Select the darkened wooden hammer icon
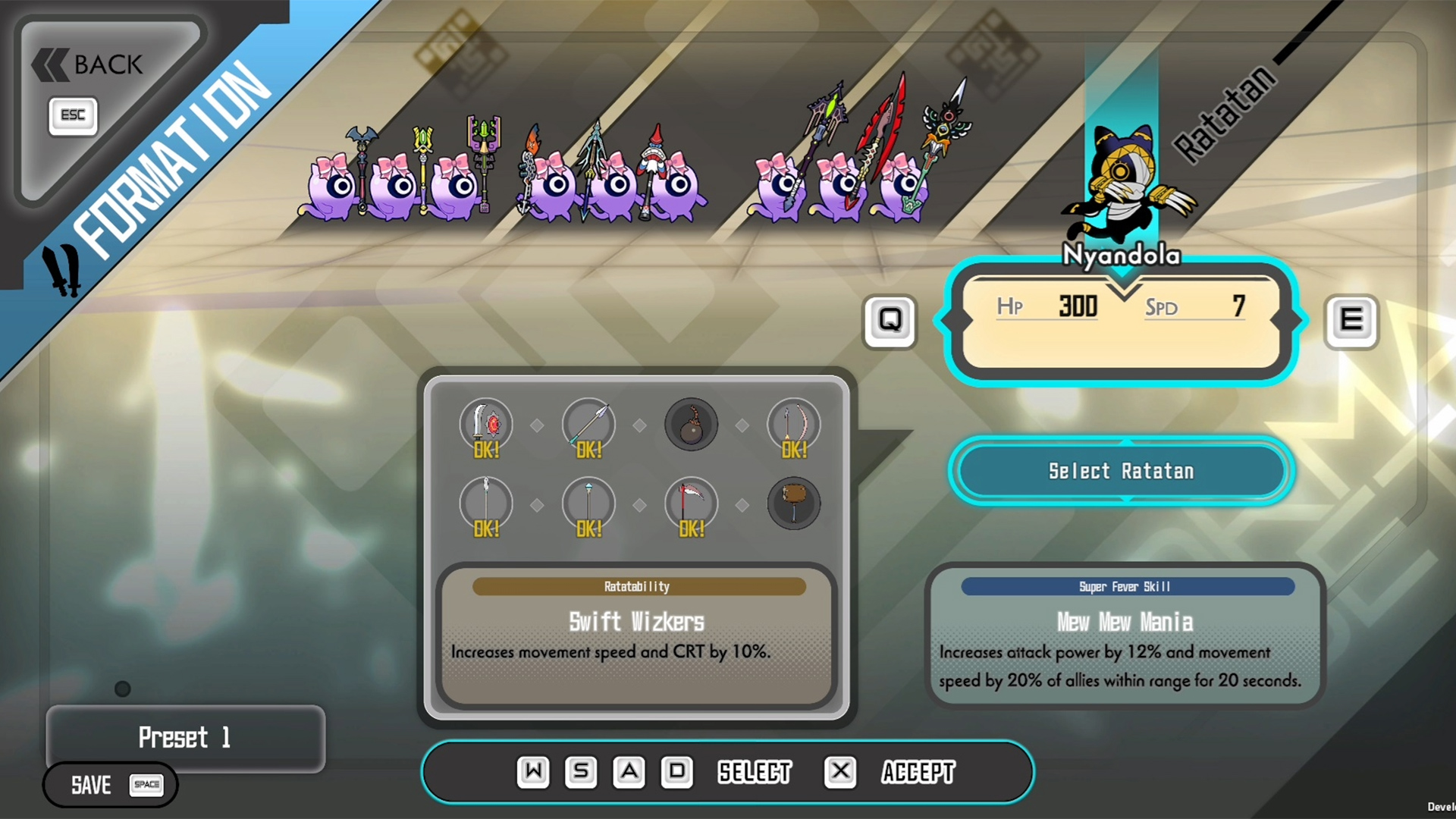The width and height of the screenshot is (1456, 819). [793, 504]
